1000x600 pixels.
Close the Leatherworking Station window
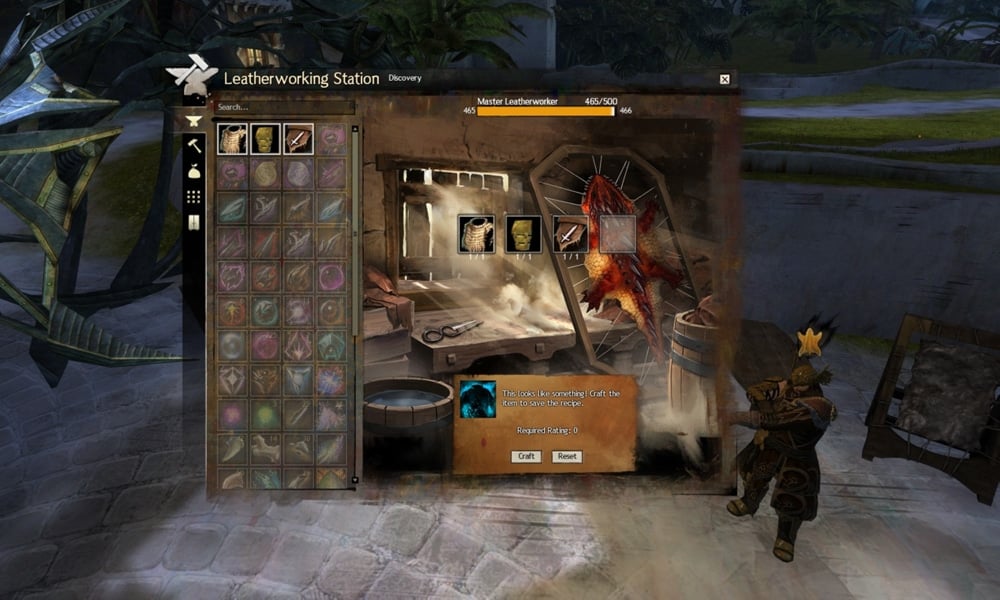(x=725, y=79)
